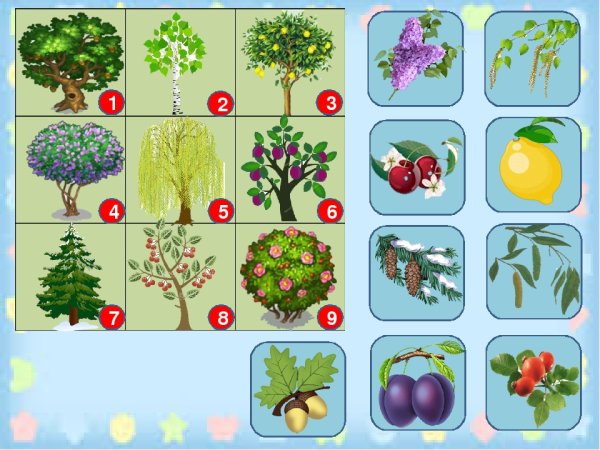Screen dimensions: 600x450
Task: Select the lilac bush tile numbered 4
Action: point(72,169)
